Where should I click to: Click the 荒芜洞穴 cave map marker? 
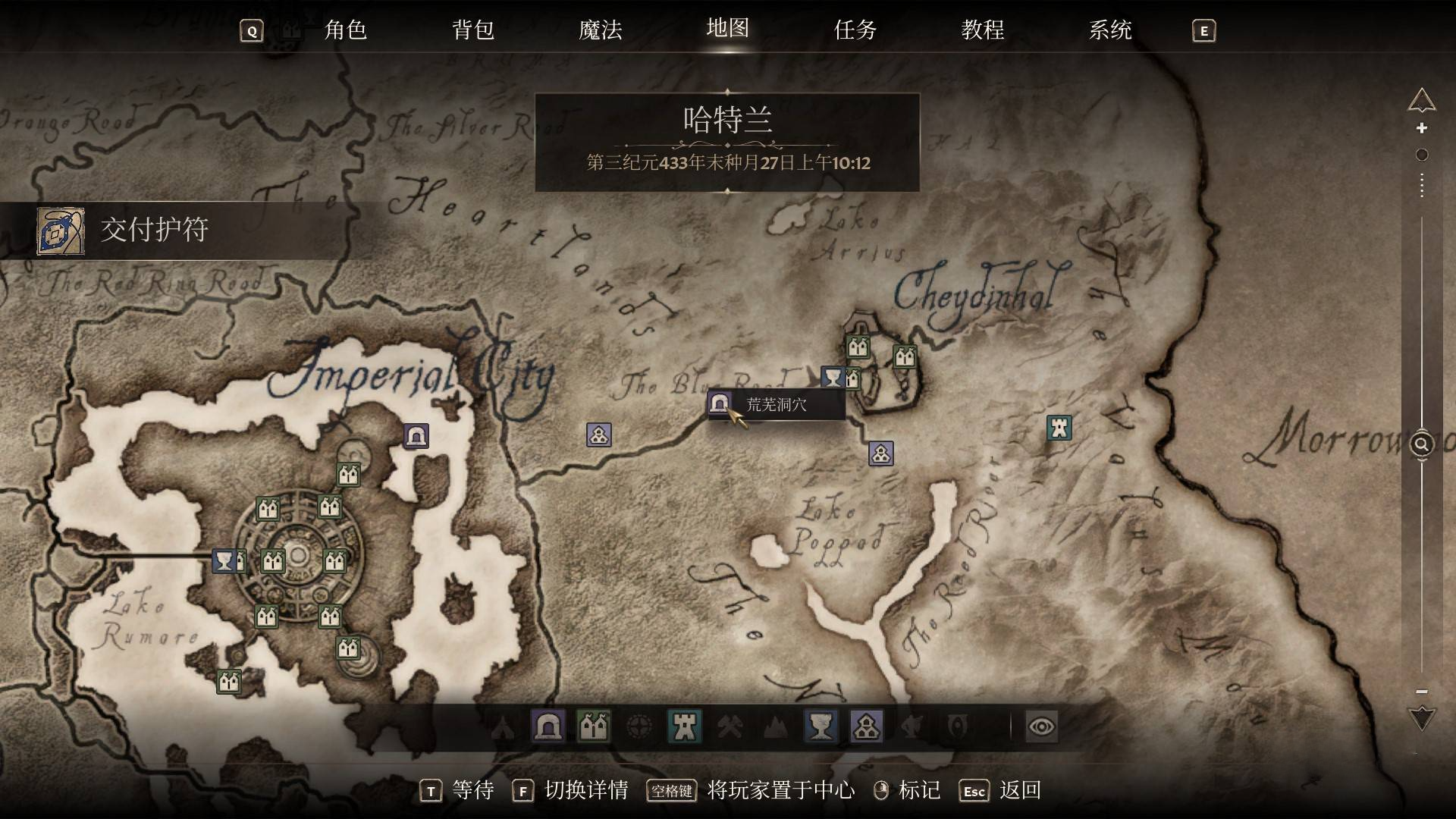pos(720,403)
